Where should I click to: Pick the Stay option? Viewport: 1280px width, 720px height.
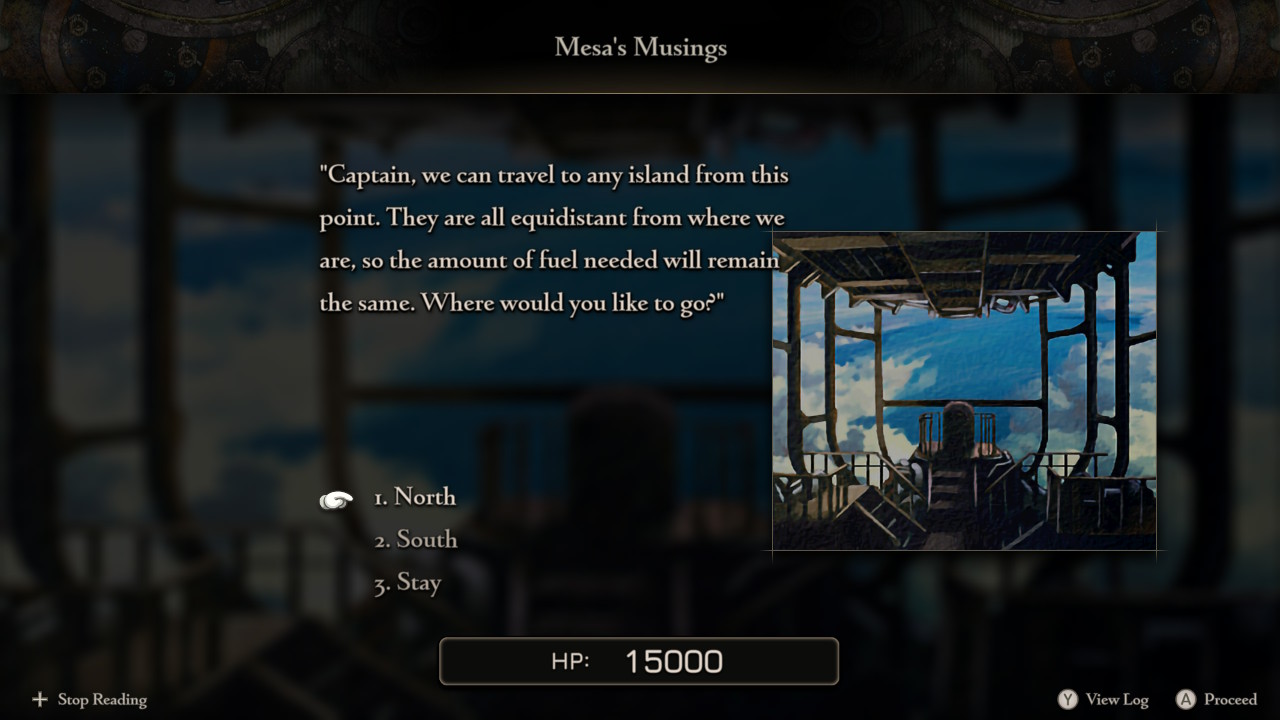408,583
